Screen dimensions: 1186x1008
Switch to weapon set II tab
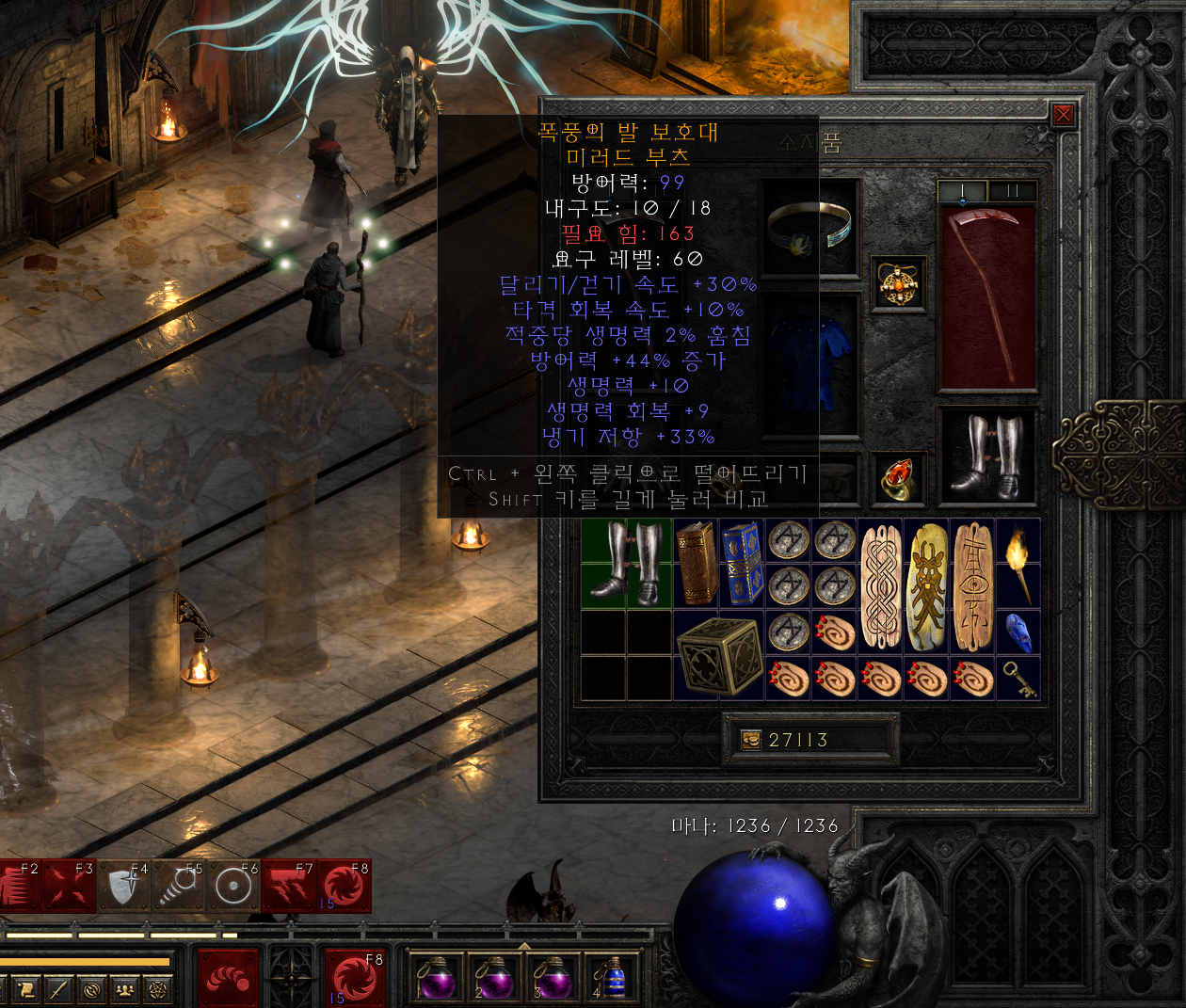(x=1013, y=191)
